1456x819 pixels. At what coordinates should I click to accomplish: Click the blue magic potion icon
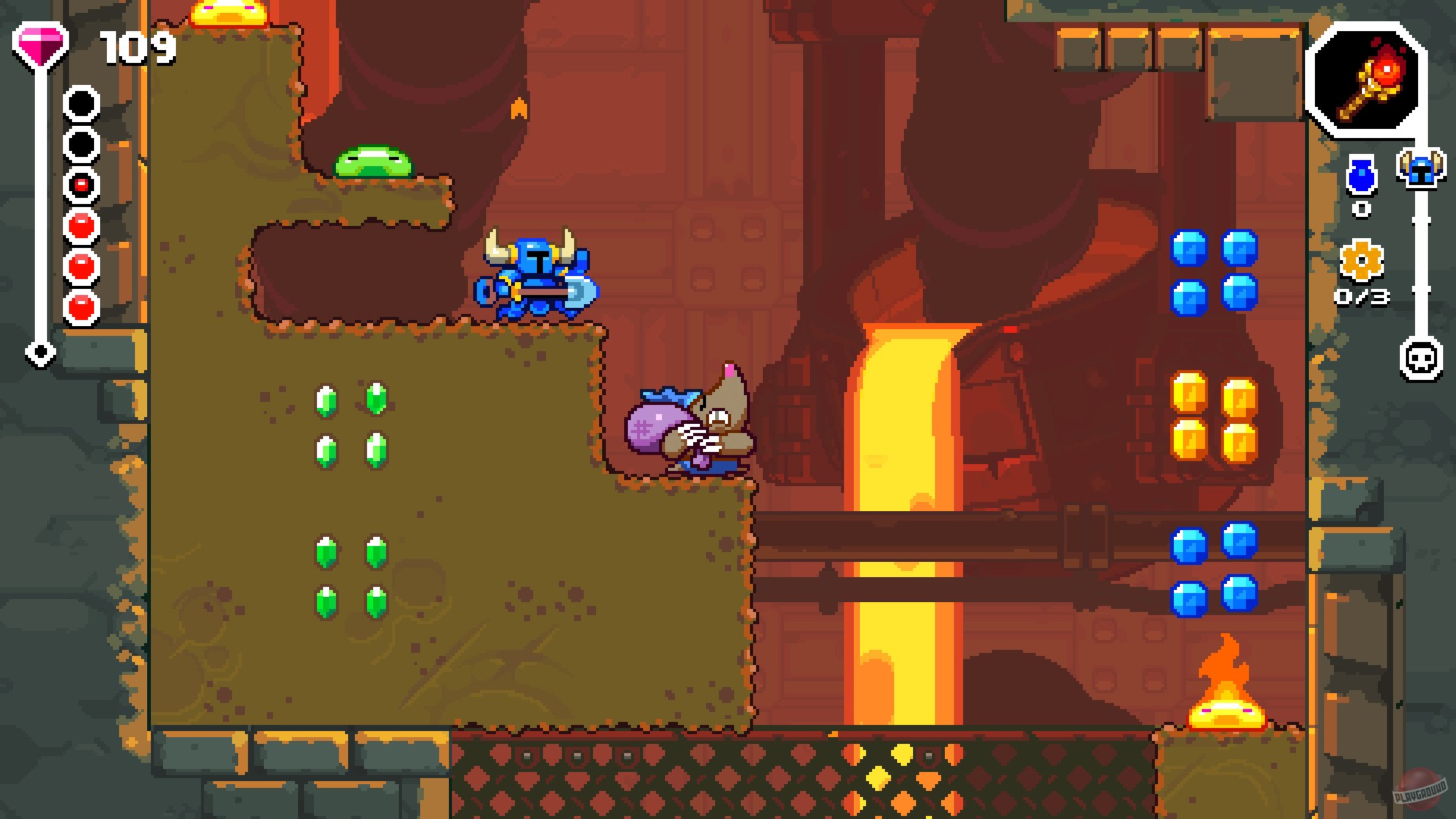coord(1361,178)
